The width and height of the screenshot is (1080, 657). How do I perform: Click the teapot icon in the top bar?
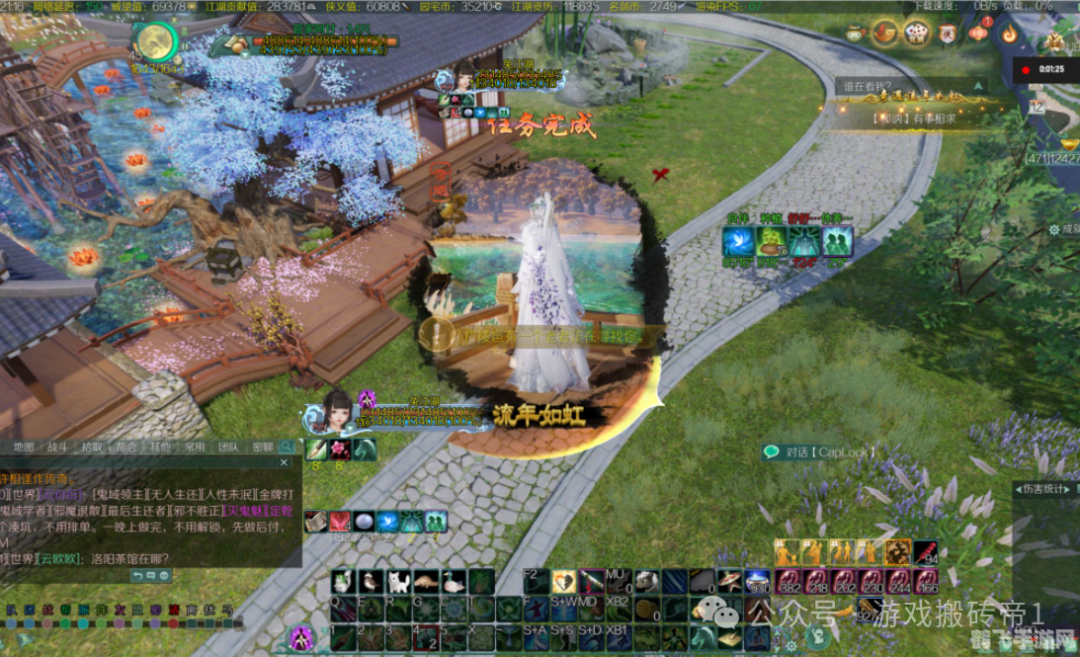(x=855, y=33)
